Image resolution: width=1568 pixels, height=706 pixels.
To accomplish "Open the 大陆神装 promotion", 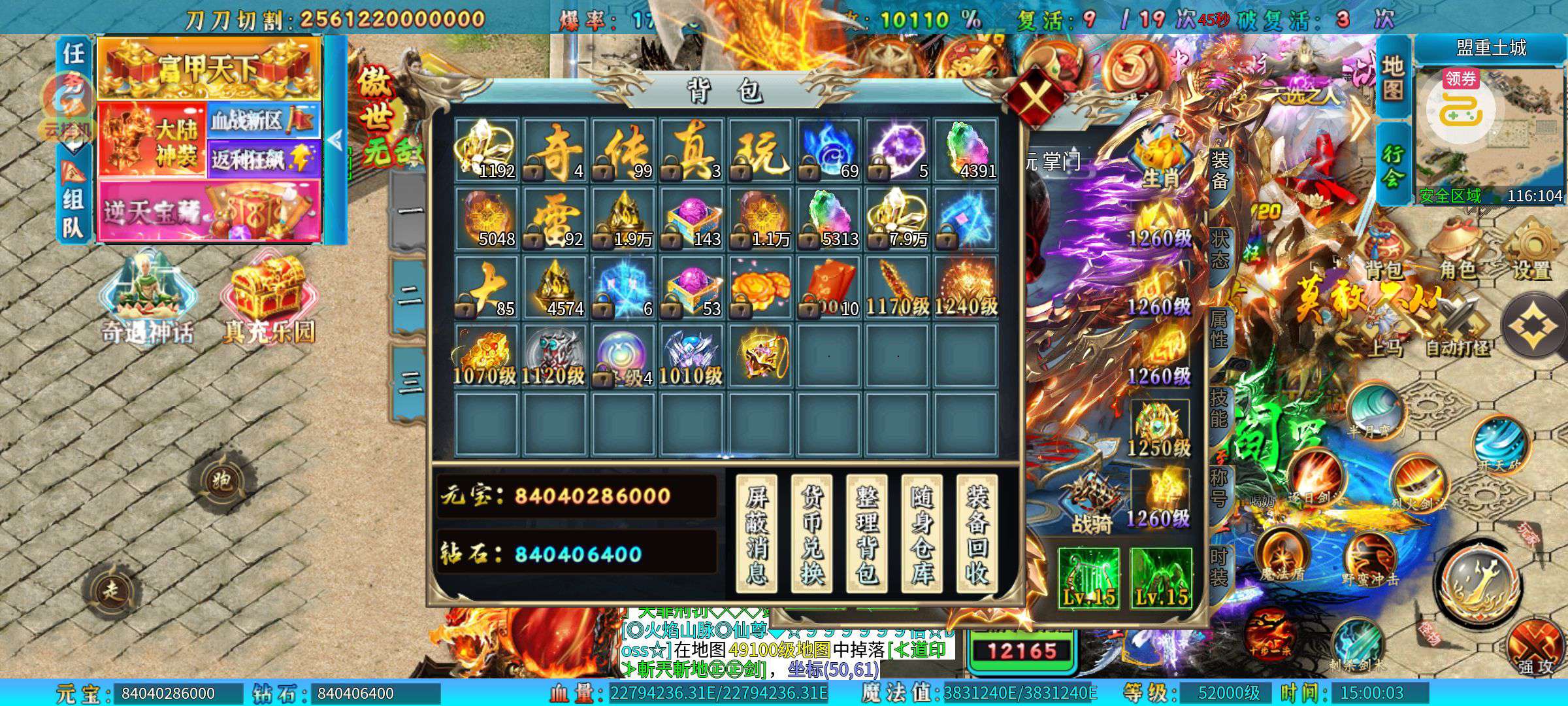I will [x=153, y=139].
